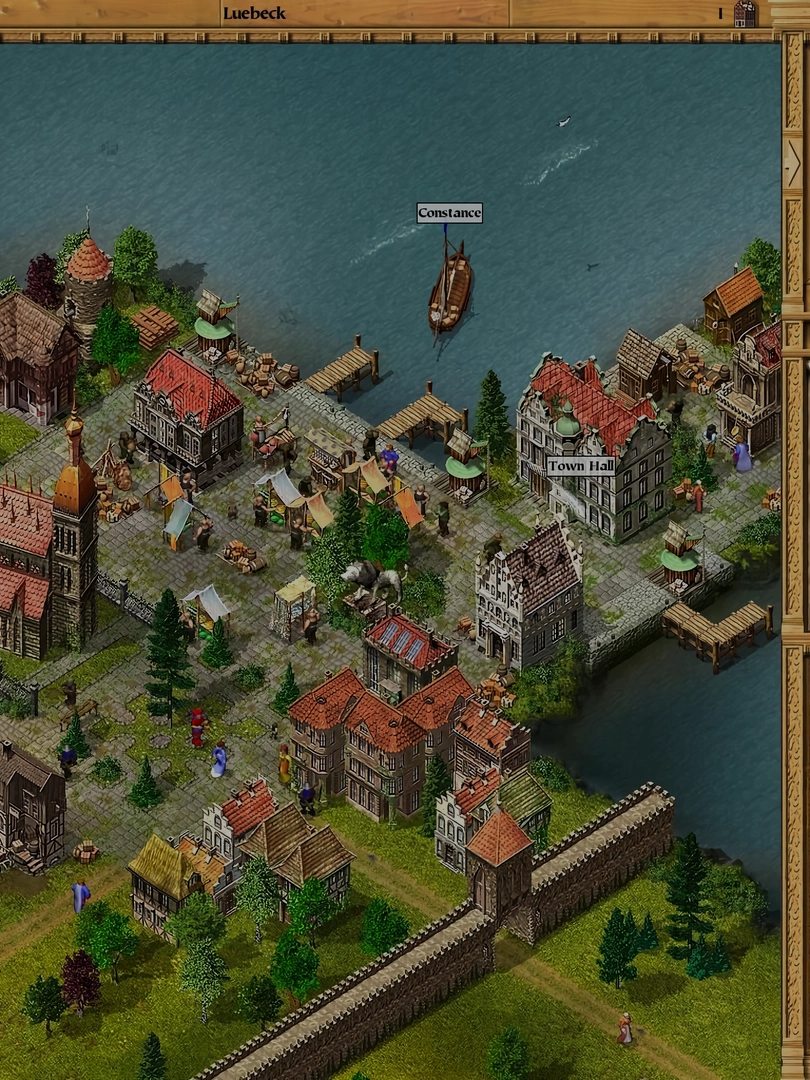
Task: Open the Town Hall label
Action: 580,466
